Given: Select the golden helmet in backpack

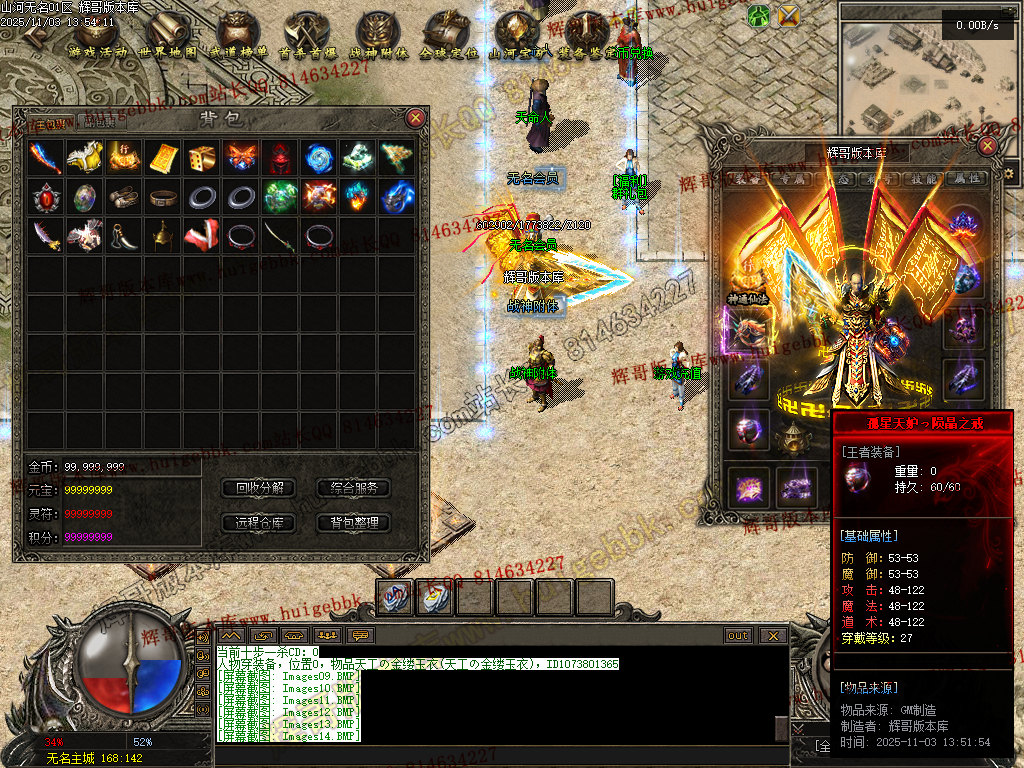Looking at the screenshot, I should coord(162,236).
